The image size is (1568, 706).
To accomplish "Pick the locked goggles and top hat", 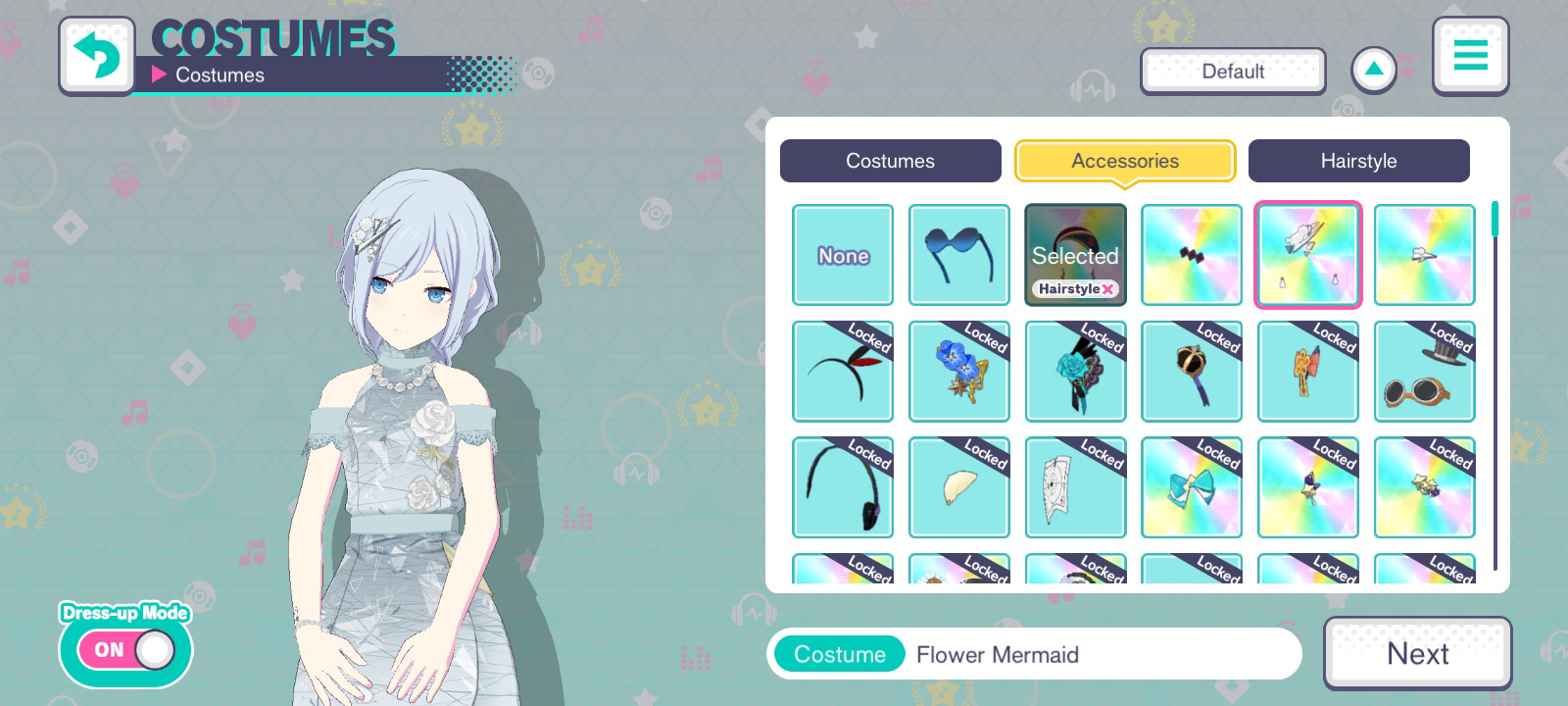I will pyautogui.click(x=1424, y=372).
